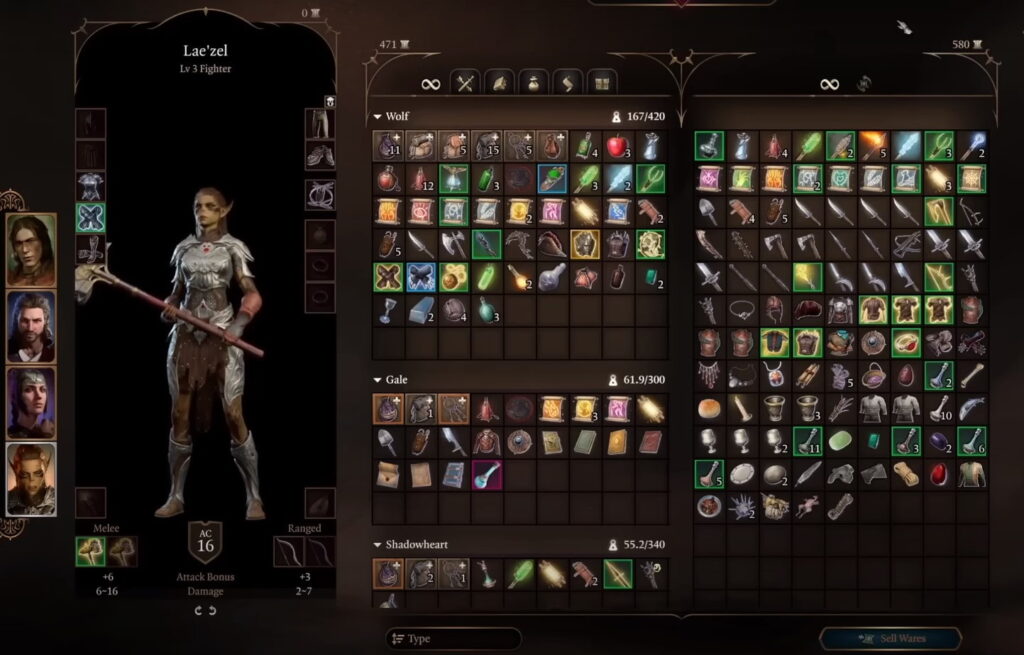Select the containers filter tab with chest icon
Image resolution: width=1024 pixels, height=655 pixels.
tap(600, 83)
